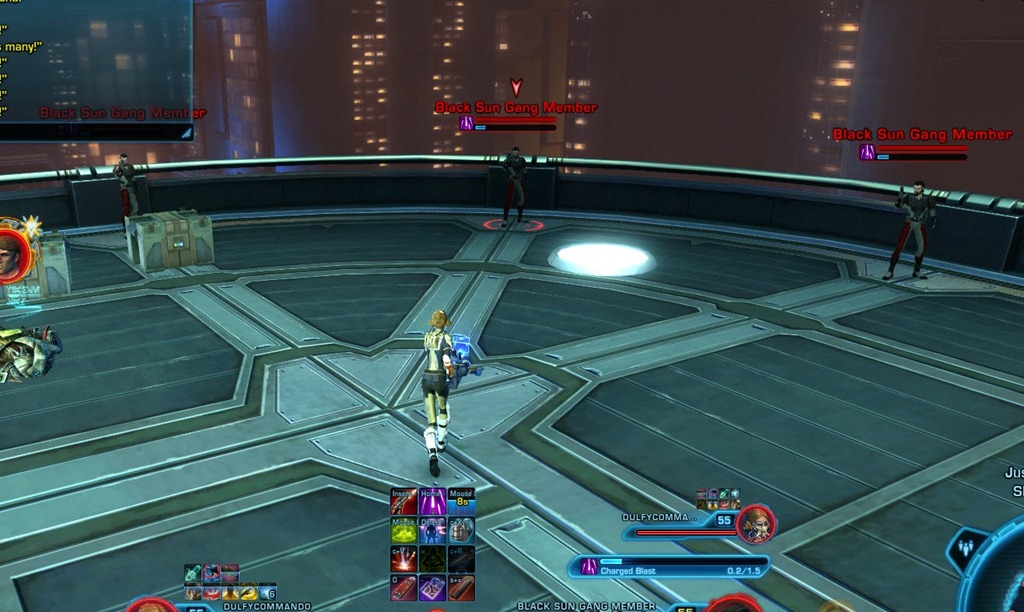
Task: Click the Charged Blast cast bar
Action: click(x=670, y=567)
